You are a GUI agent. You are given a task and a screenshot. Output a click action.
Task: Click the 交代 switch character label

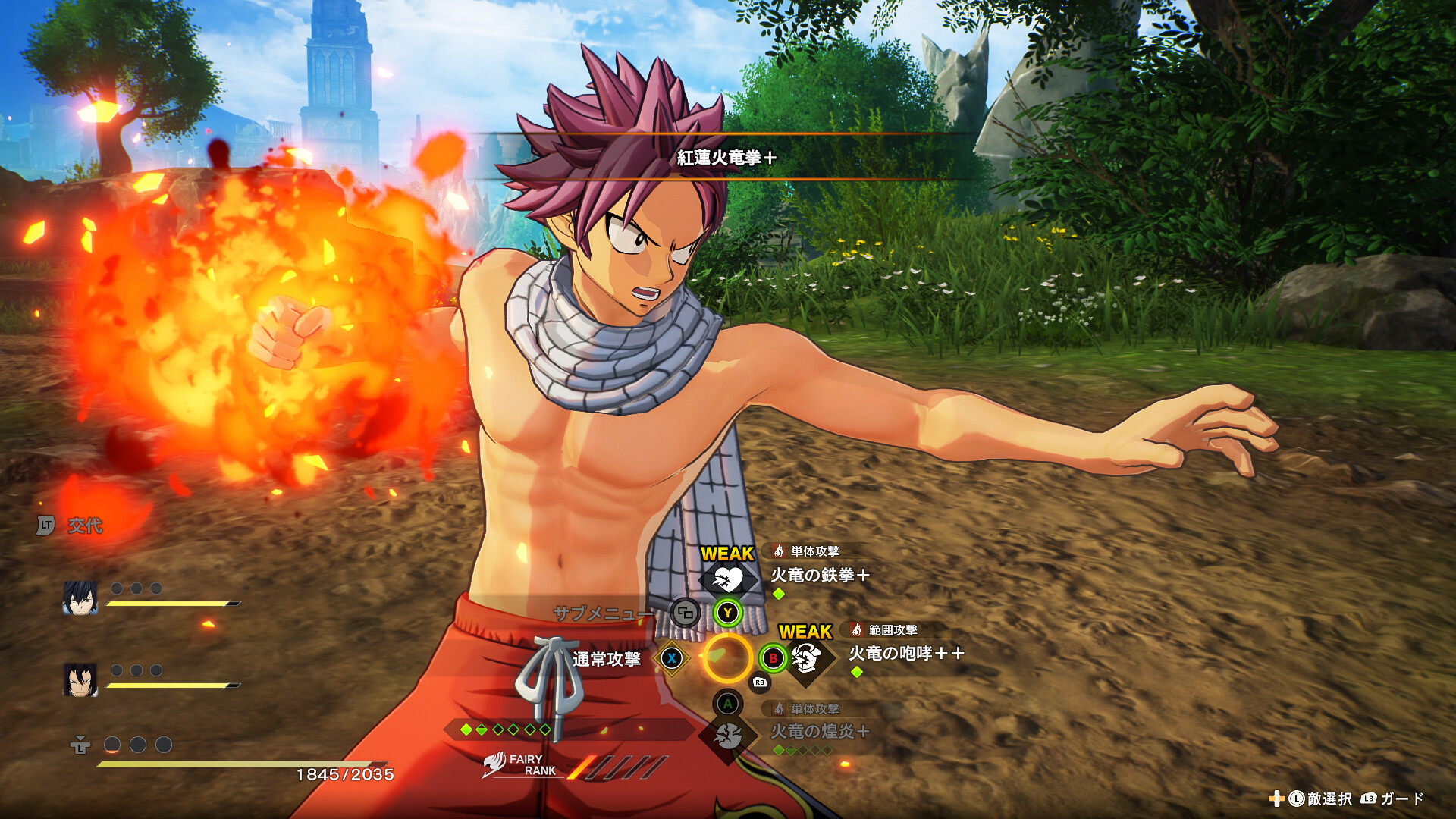(84, 526)
